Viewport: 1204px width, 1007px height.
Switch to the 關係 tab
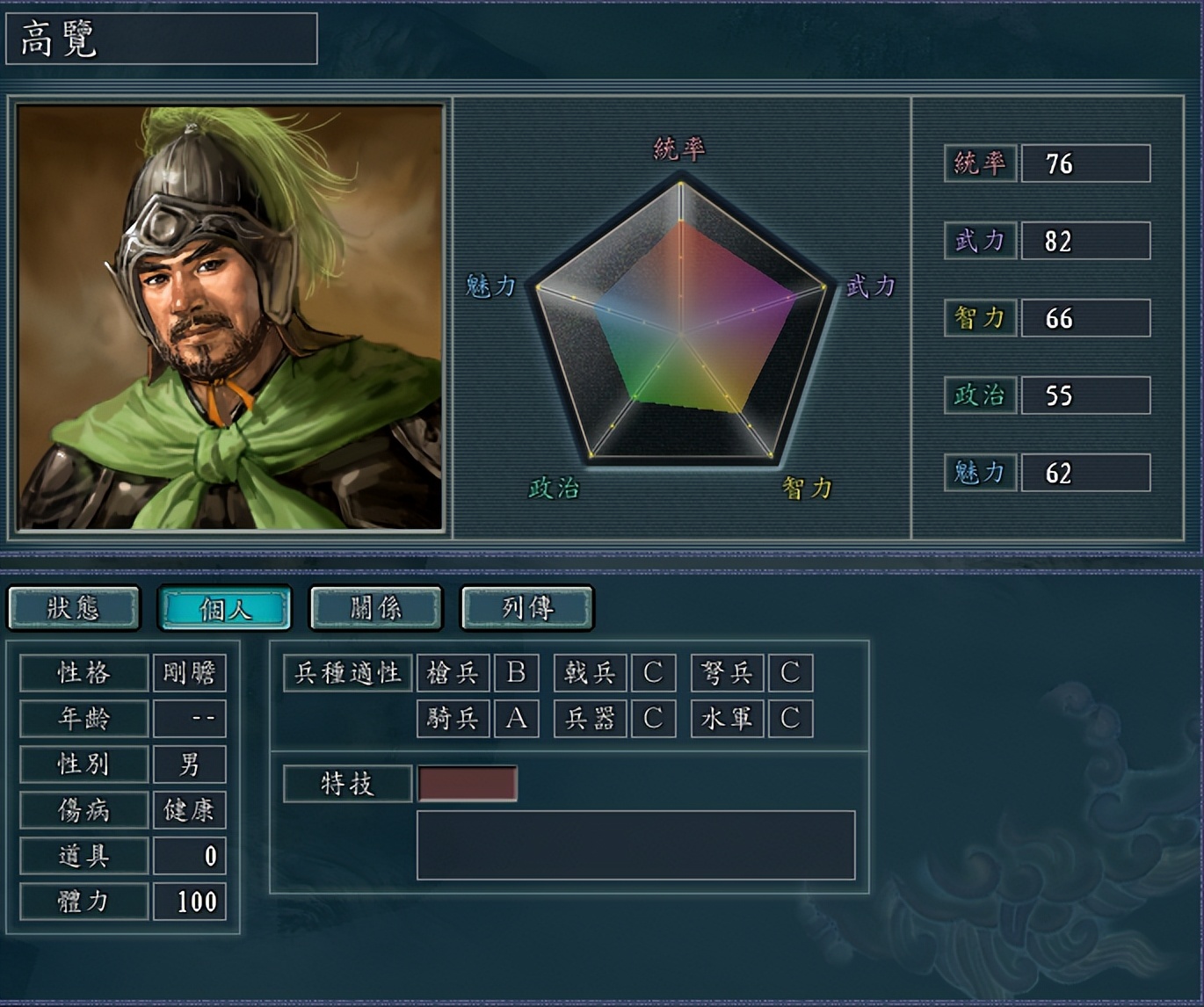pyautogui.click(x=375, y=607)
